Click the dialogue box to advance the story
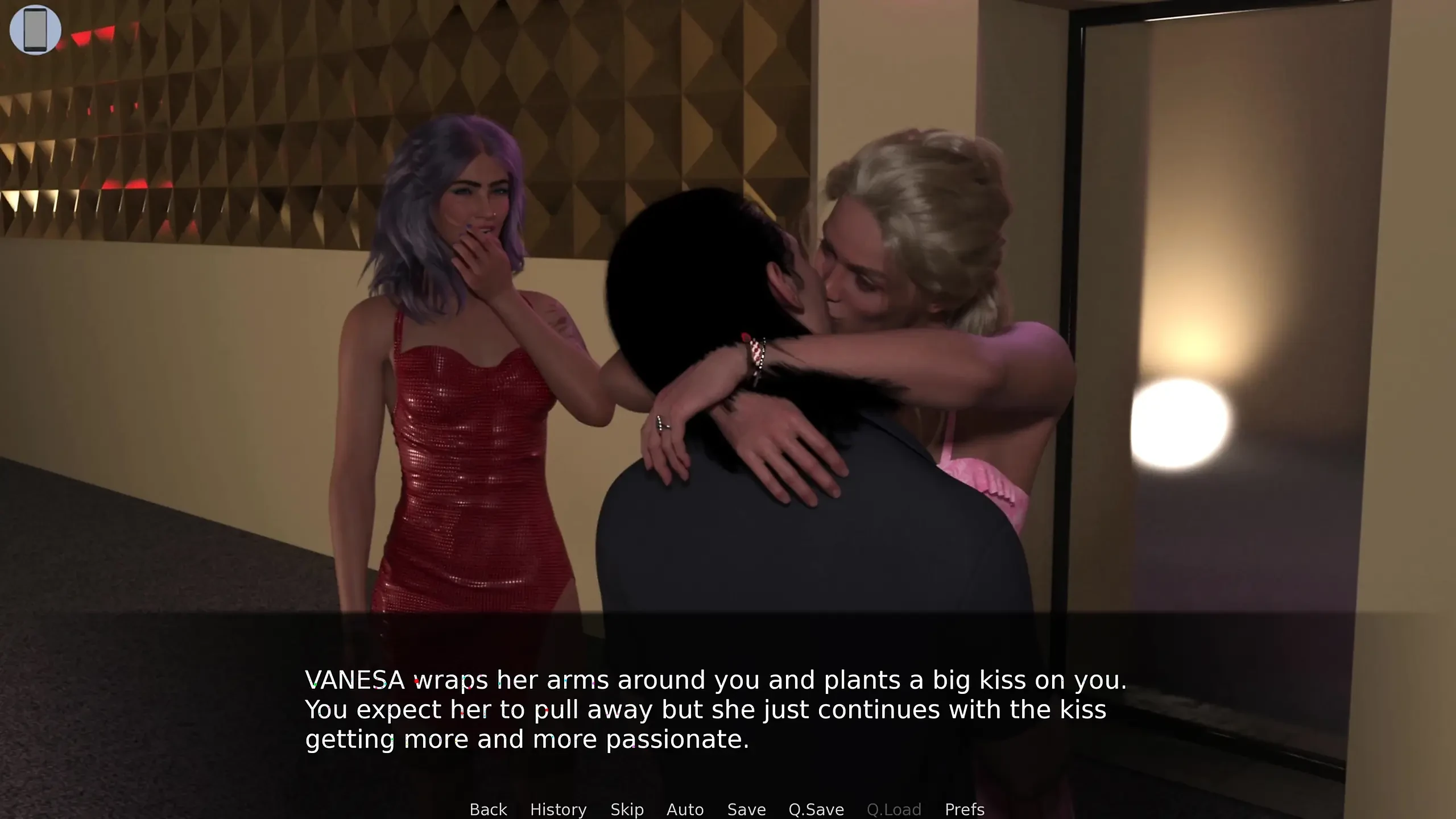Screen dimensions: 1456x819 point(728,711)
